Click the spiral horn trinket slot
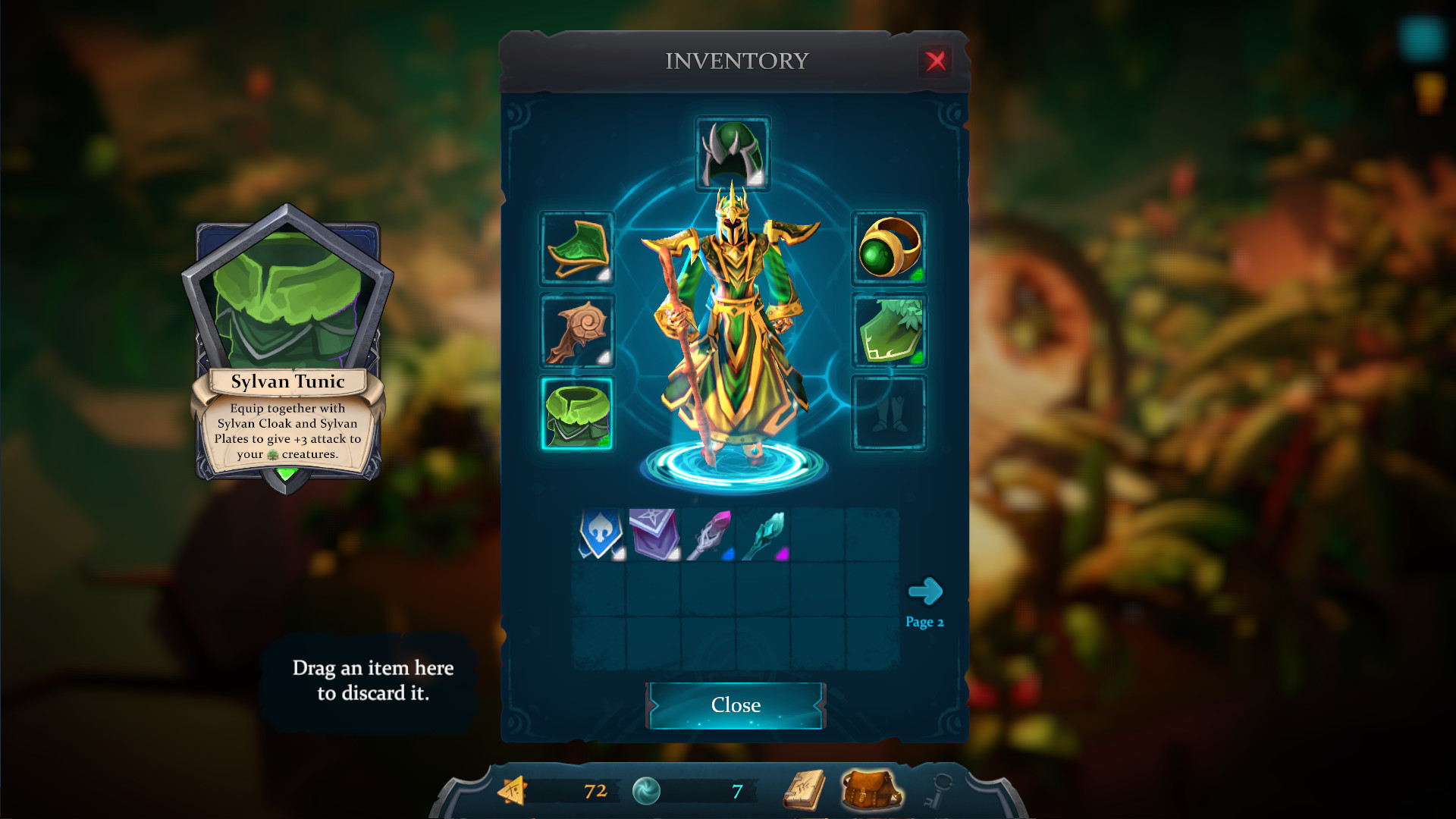 [x=576, y=331]
